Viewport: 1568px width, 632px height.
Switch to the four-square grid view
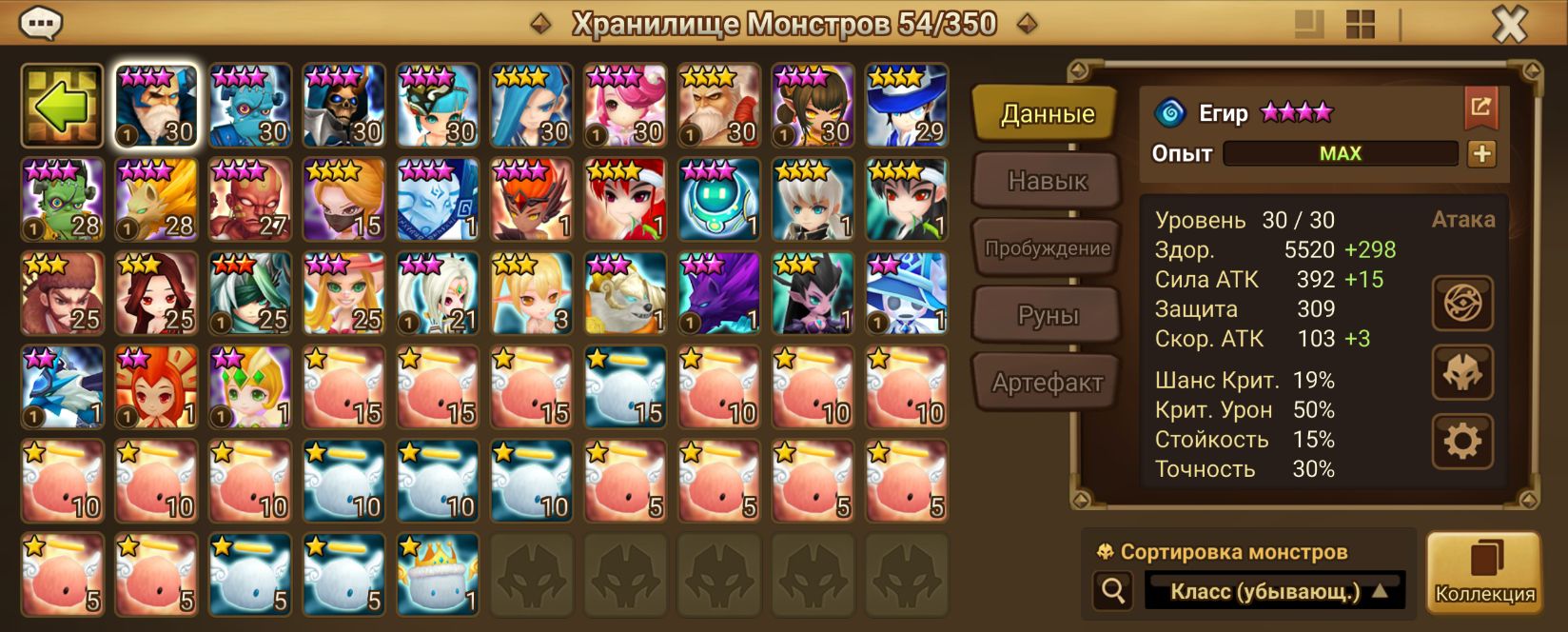1361,25
